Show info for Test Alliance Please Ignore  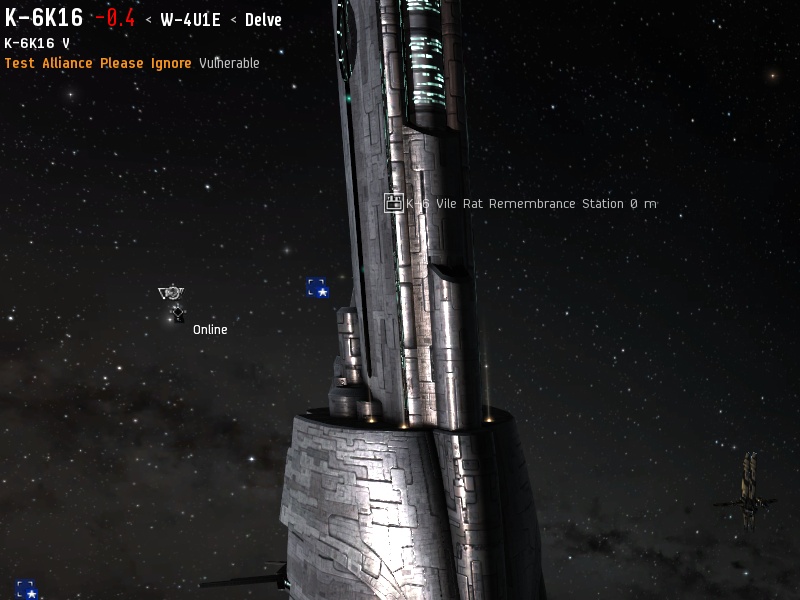pyautogui.click(x=98, y=63)
